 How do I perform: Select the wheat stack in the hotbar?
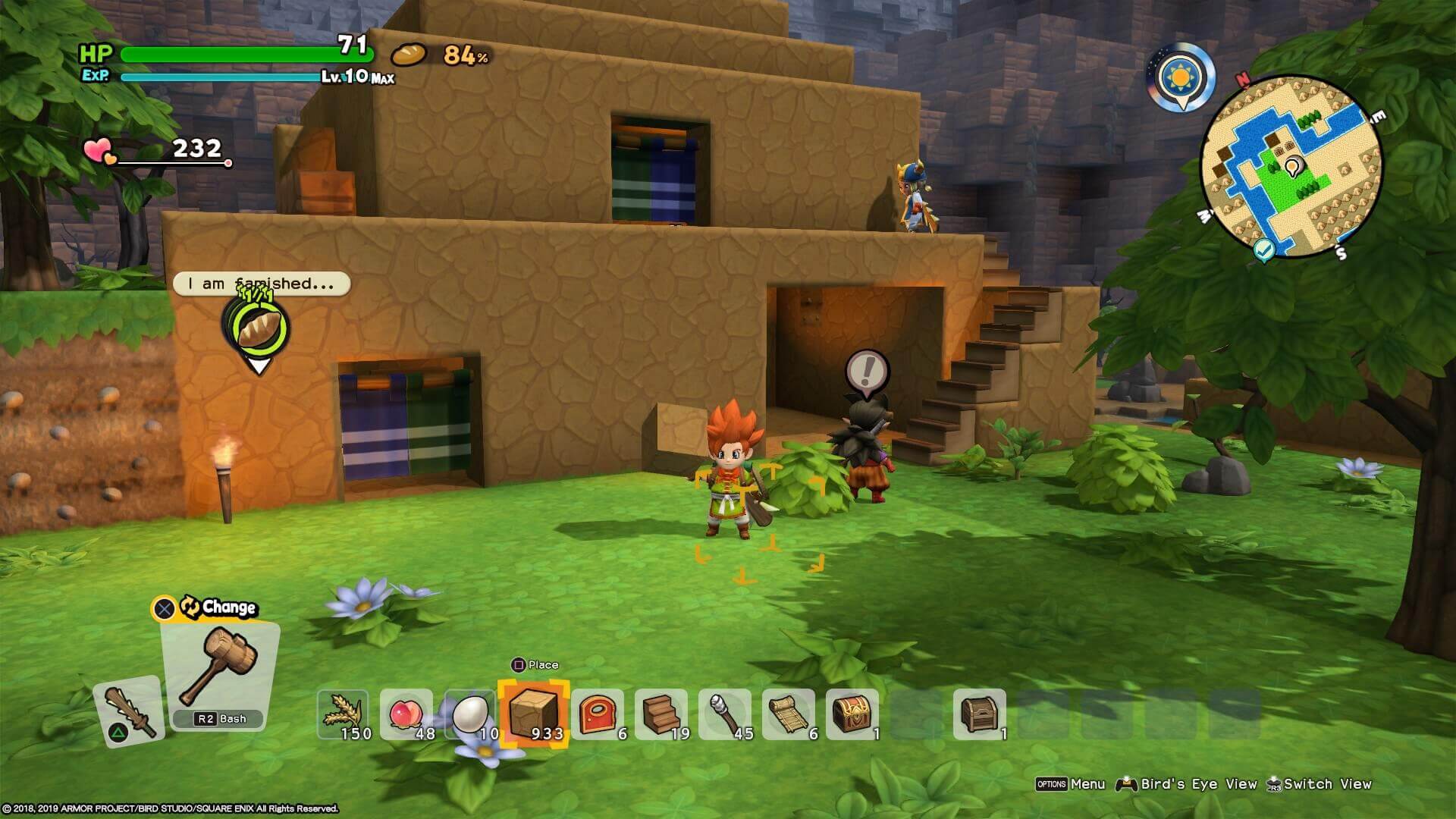(x=343, y=714)
